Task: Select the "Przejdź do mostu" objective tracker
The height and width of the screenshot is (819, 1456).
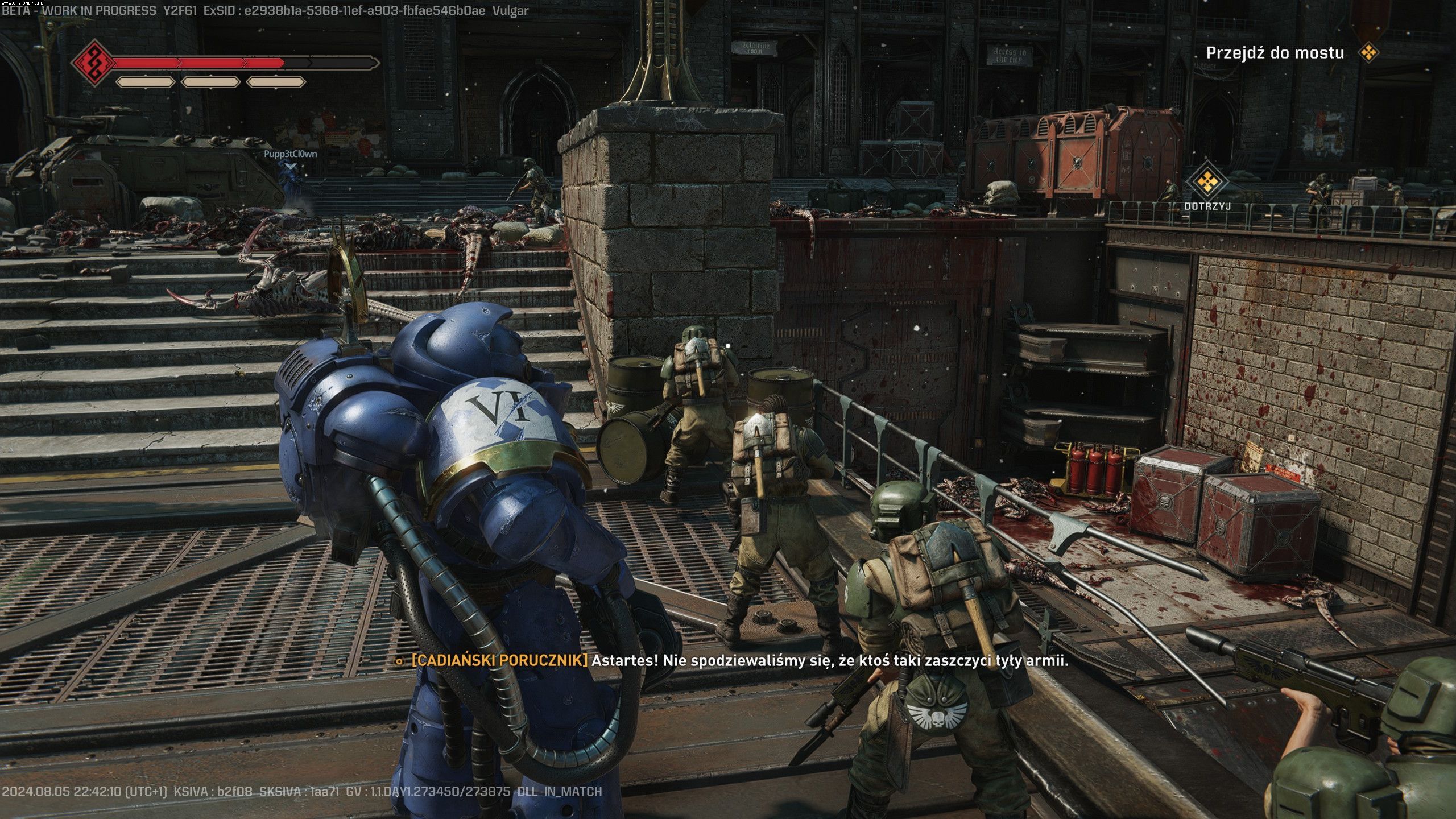Action: [1275, 53]
